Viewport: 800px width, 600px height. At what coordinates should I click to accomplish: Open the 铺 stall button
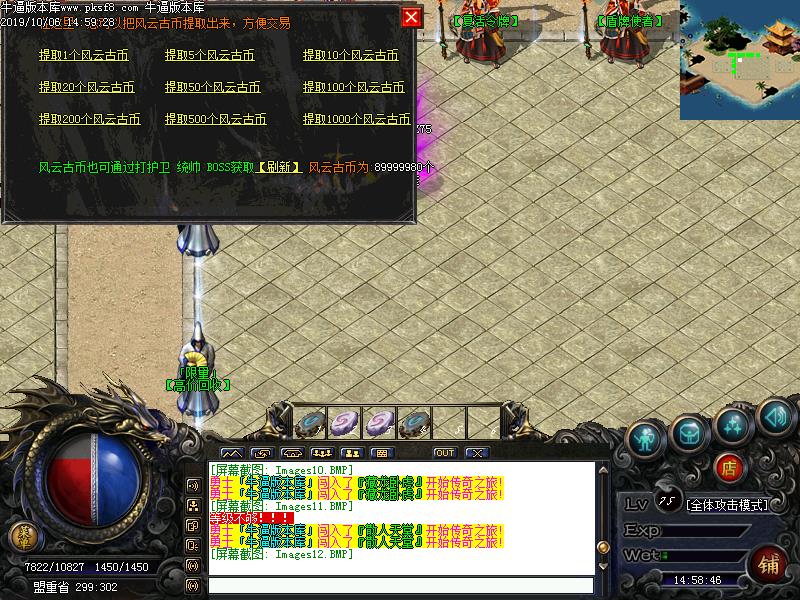tap(768, 563)
